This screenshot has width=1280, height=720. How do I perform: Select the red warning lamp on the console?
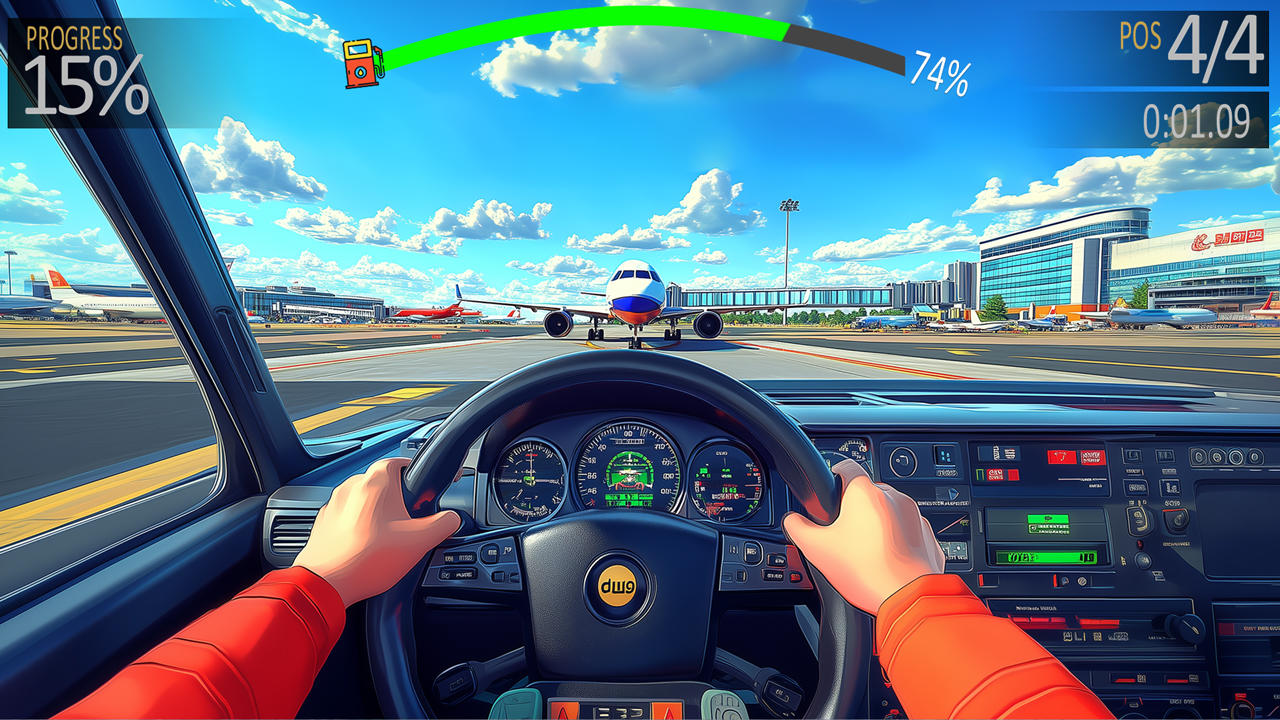click(x=1140, y=543)
